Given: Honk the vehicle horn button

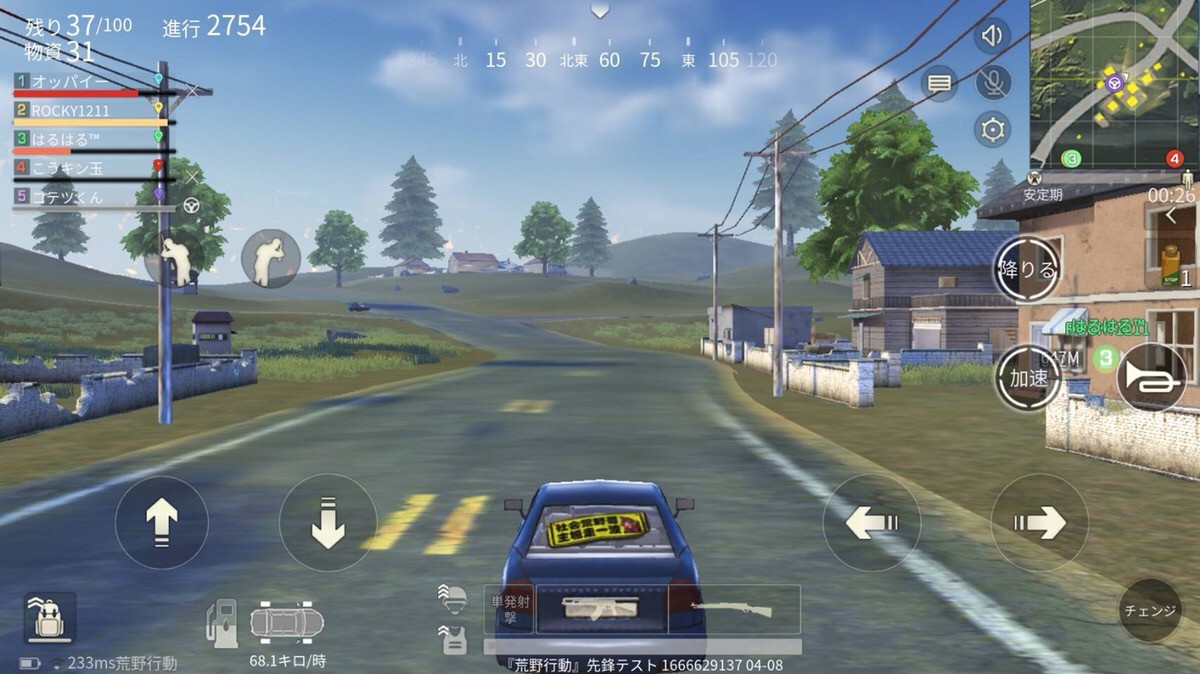Looking at the screenshot, I should [1151, 377].
